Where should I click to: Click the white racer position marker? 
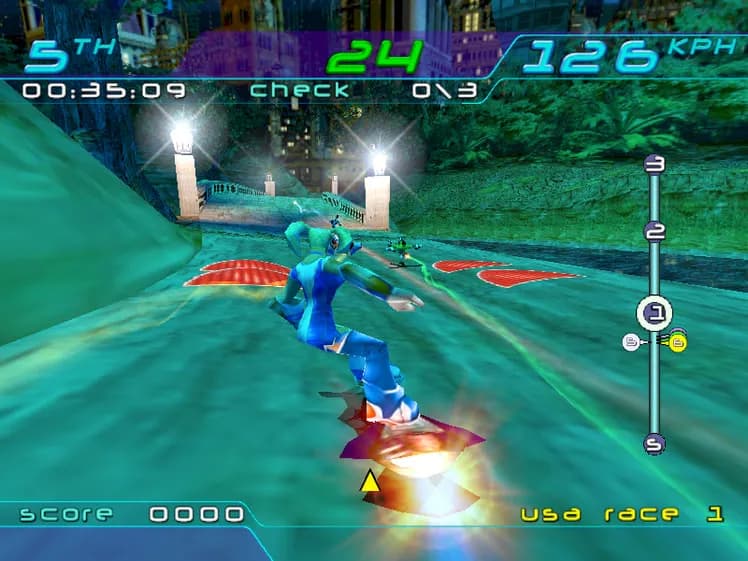pos(631,343)
